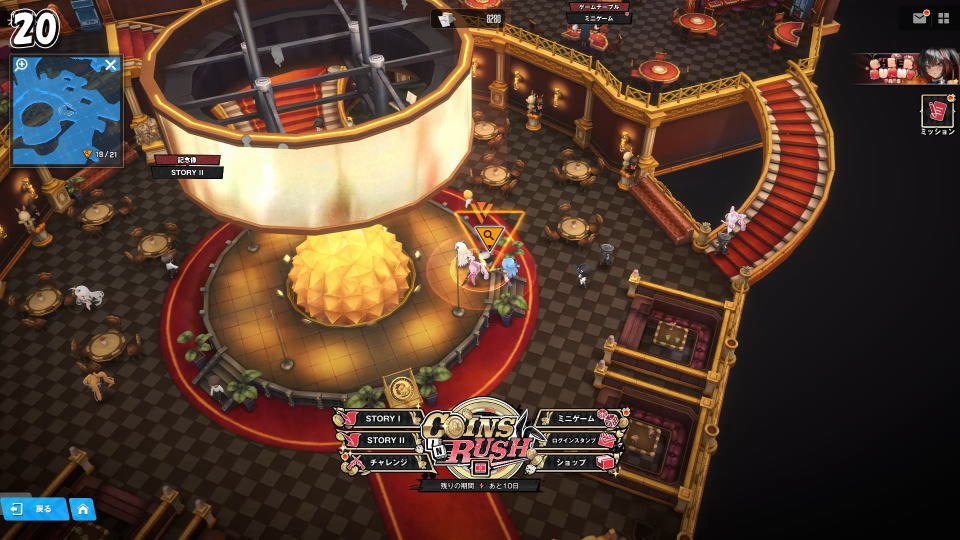Image resolution: width=960 pixels, height=540 pixels.
Task: Select the 記念像 STORY II map label
Action: (187, 167)
